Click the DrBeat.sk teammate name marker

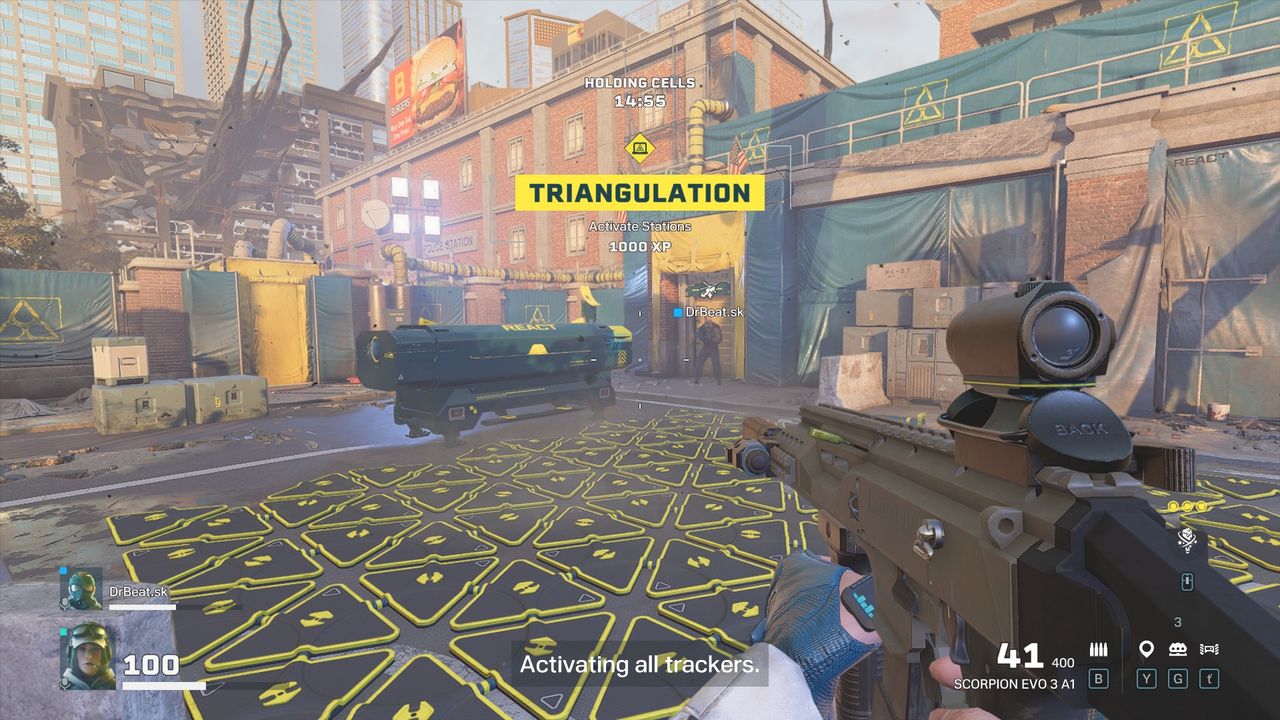[x=709, y=312]
